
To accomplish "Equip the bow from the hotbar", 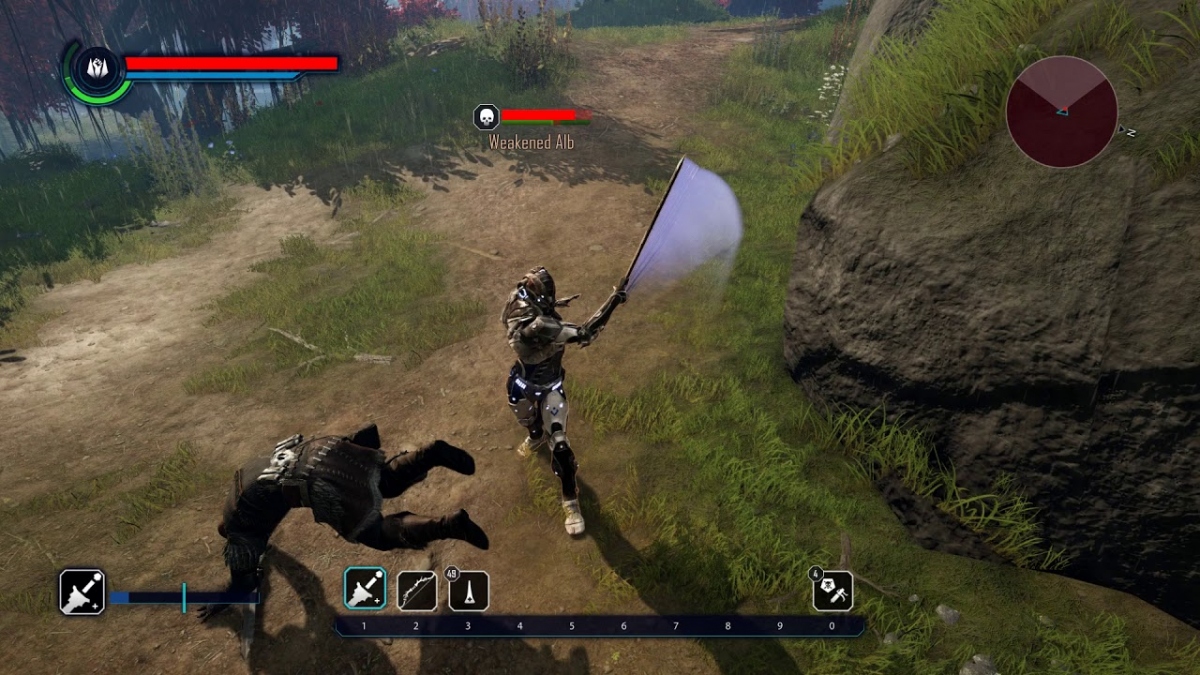I will (417, 590).
